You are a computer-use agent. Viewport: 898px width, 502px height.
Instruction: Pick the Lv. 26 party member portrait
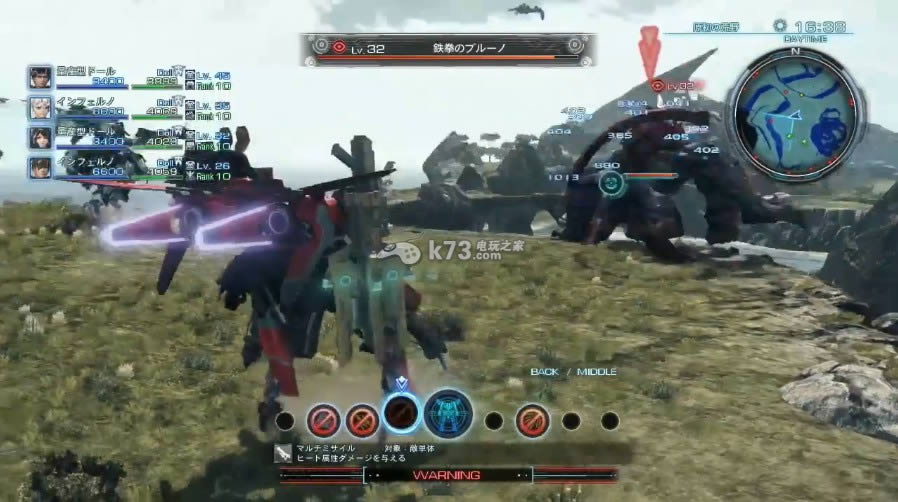point(40,167)
